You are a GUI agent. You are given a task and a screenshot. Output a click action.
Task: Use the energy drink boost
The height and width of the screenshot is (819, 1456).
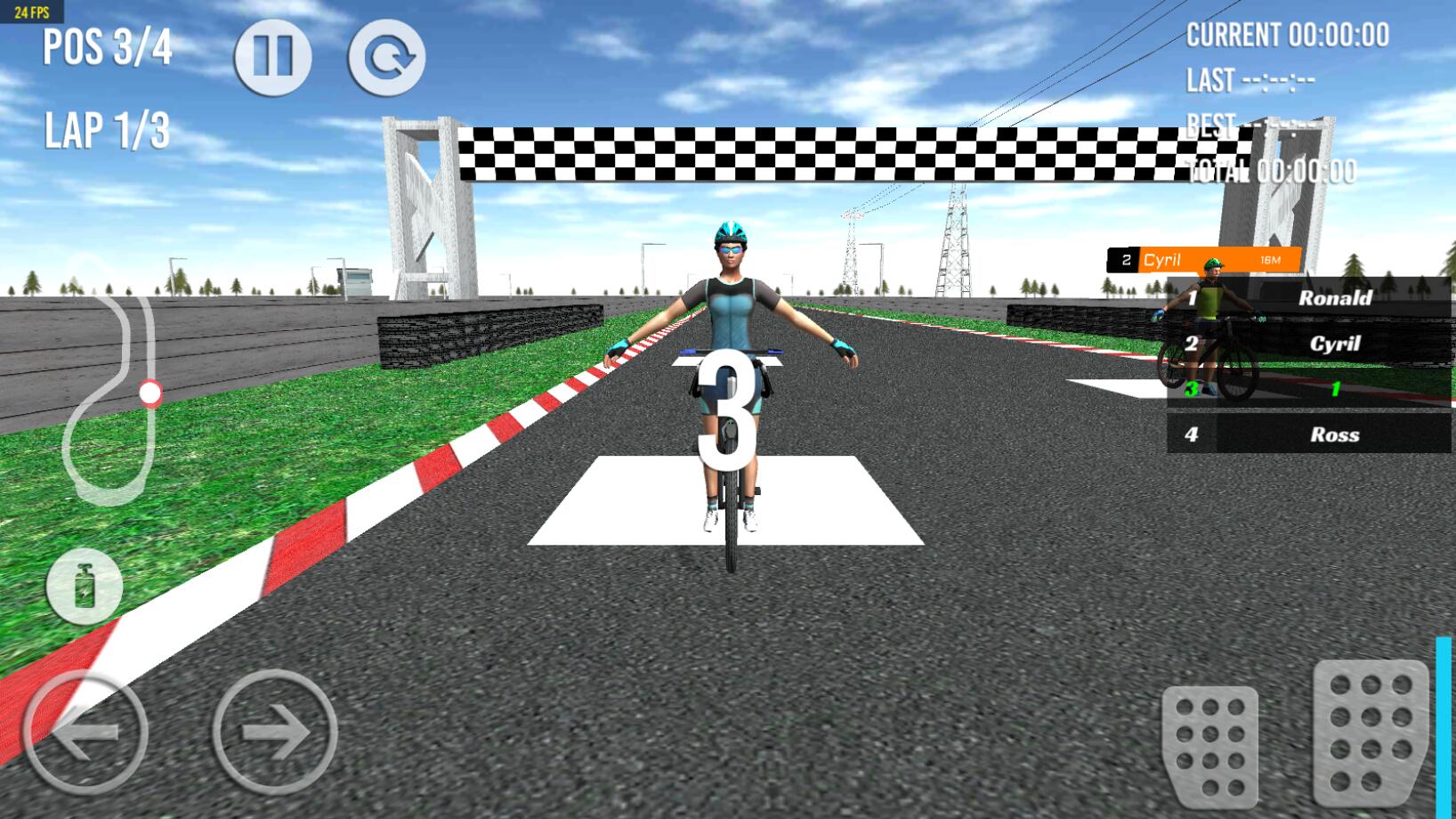[83, 586]
